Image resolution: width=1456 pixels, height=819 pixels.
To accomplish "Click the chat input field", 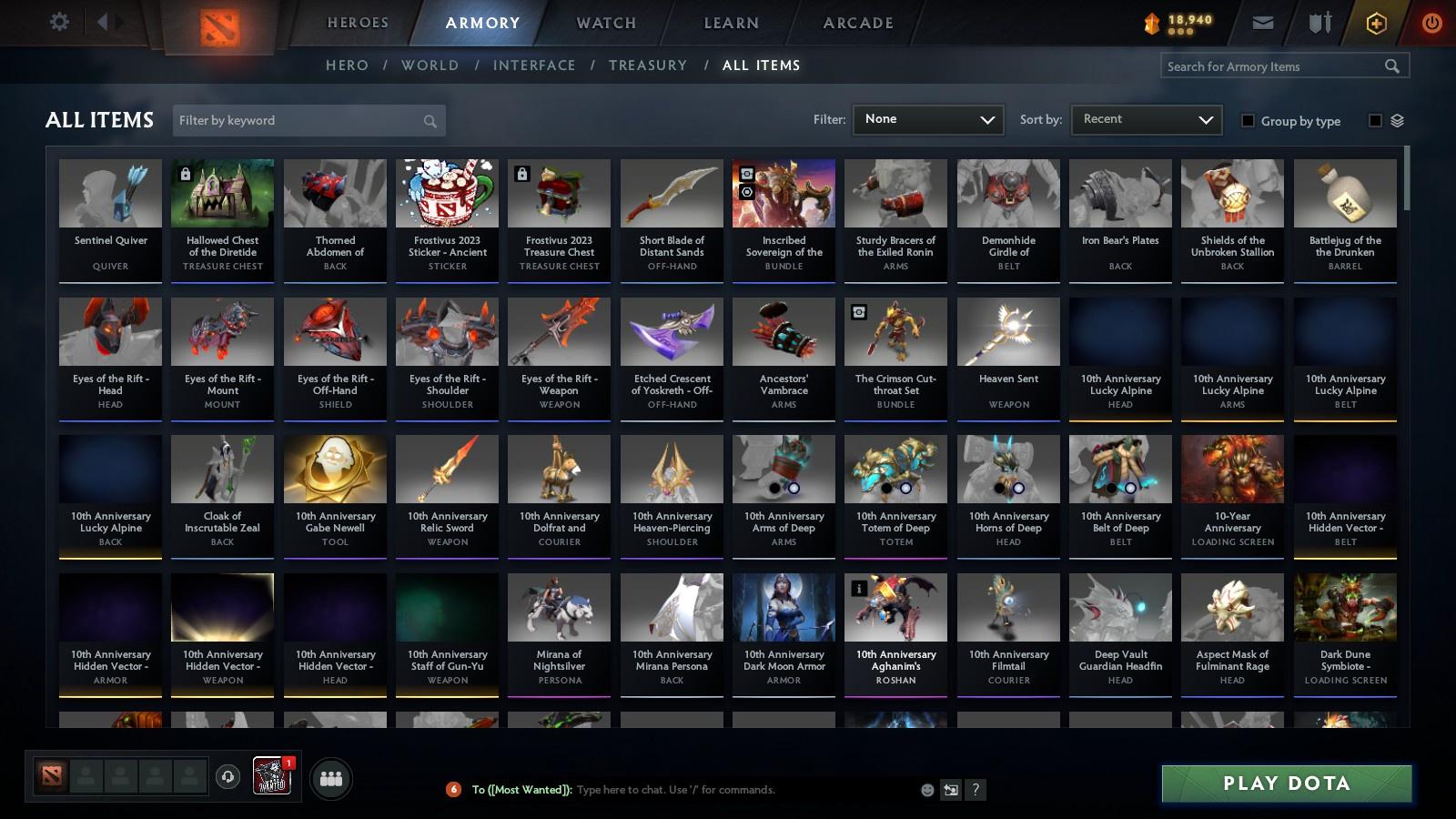I will tap(728, 790).
